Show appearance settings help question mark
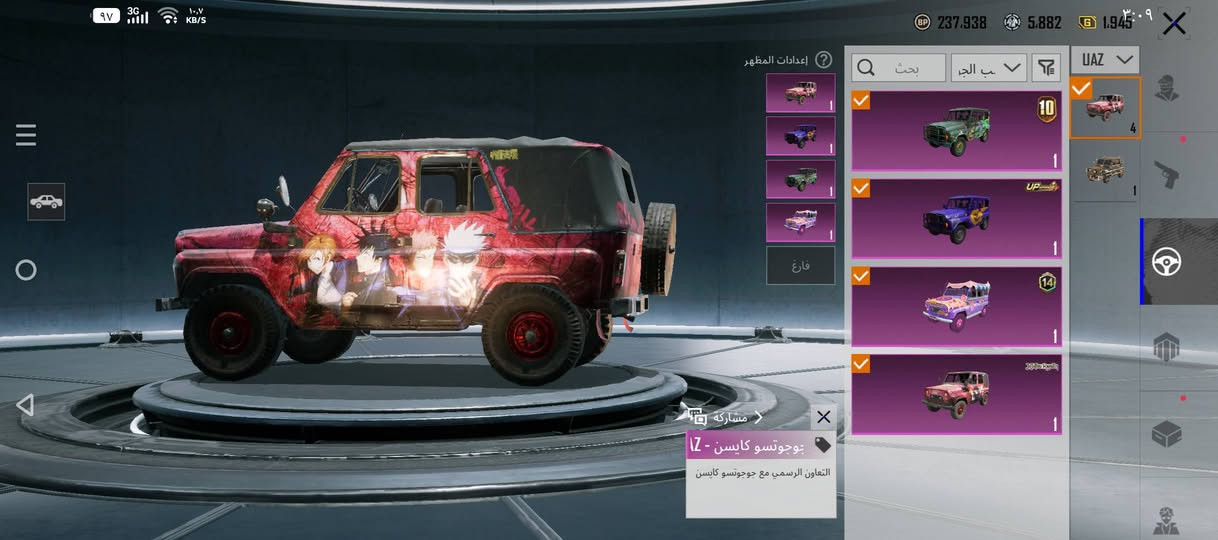 coord(824,60)
